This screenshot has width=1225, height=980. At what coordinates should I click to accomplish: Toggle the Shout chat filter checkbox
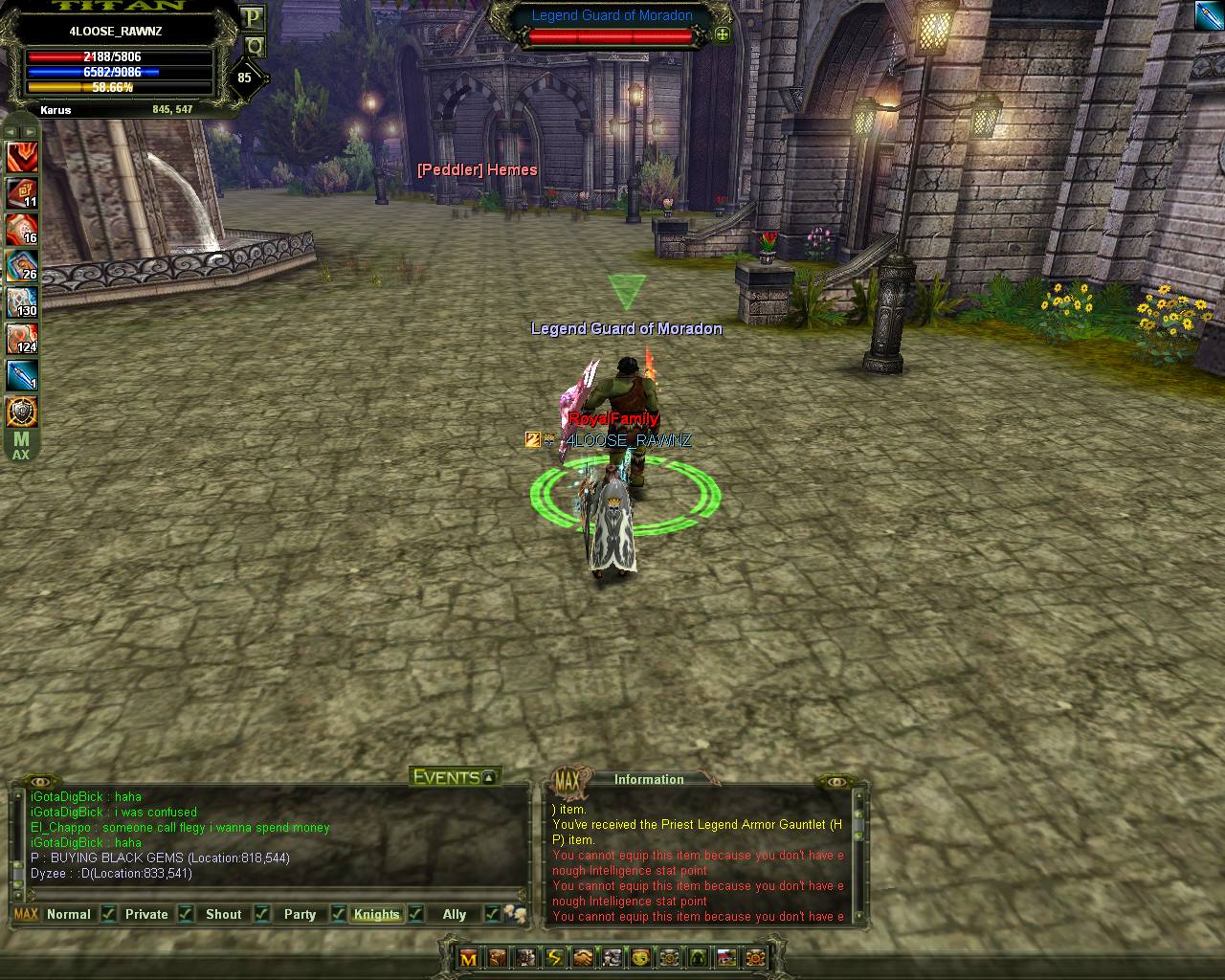tap(261, 914)
